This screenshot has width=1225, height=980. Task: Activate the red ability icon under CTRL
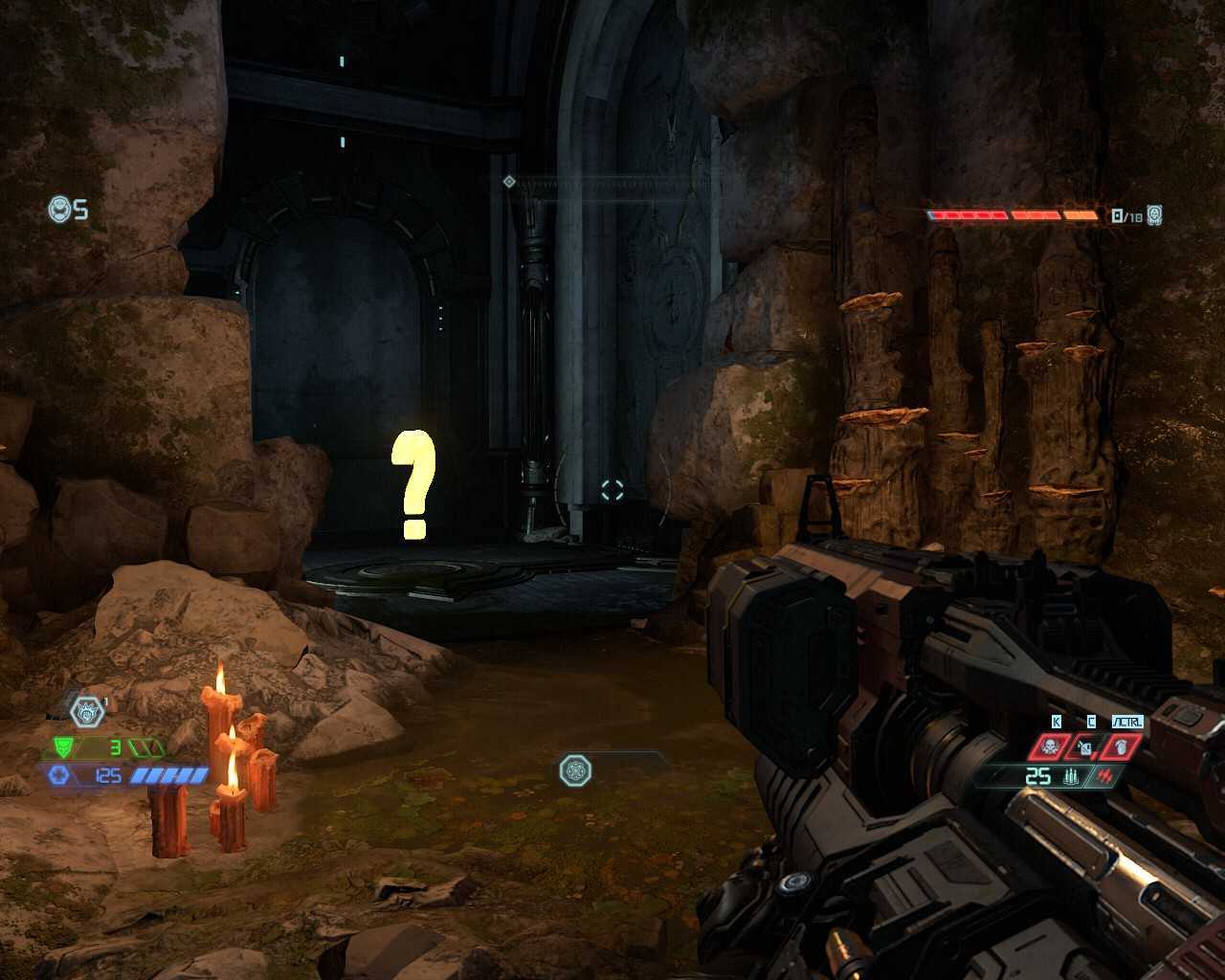[x=1122, y=746]
